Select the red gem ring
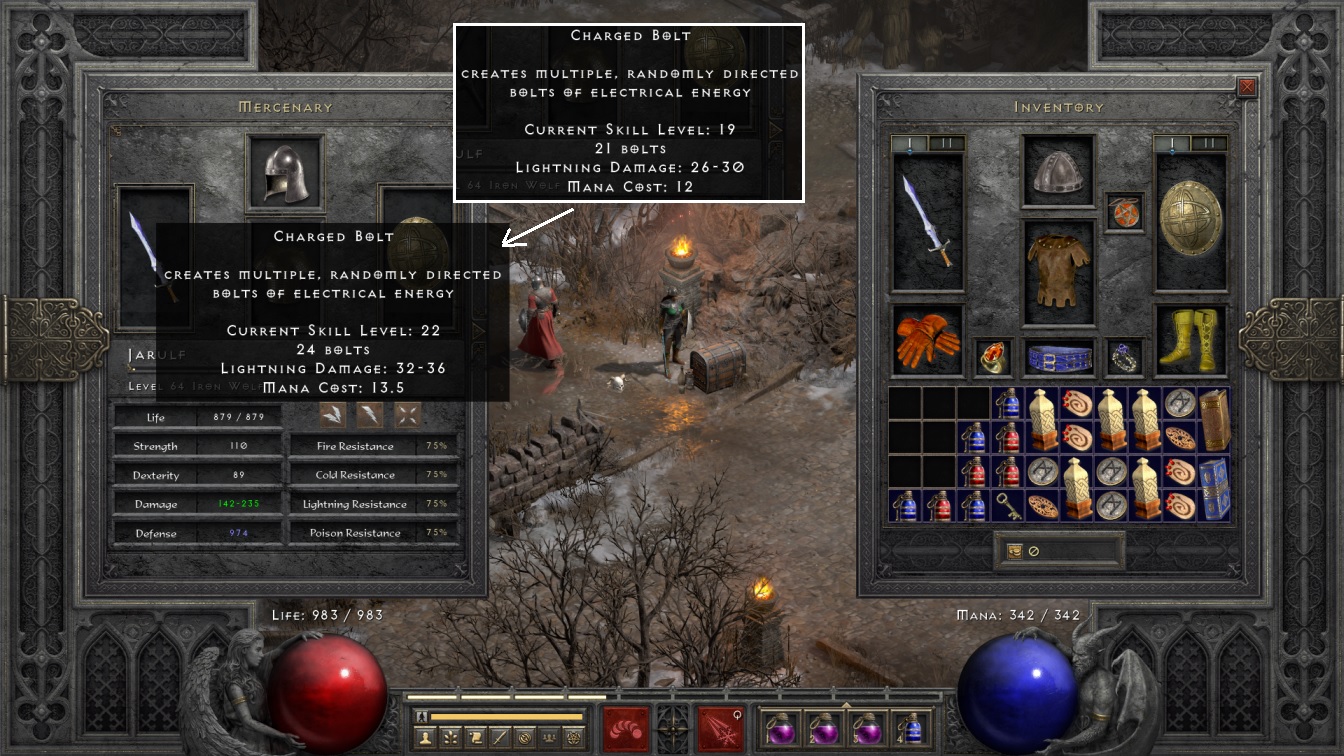1344x756 pixels. [x=993, y=357]
